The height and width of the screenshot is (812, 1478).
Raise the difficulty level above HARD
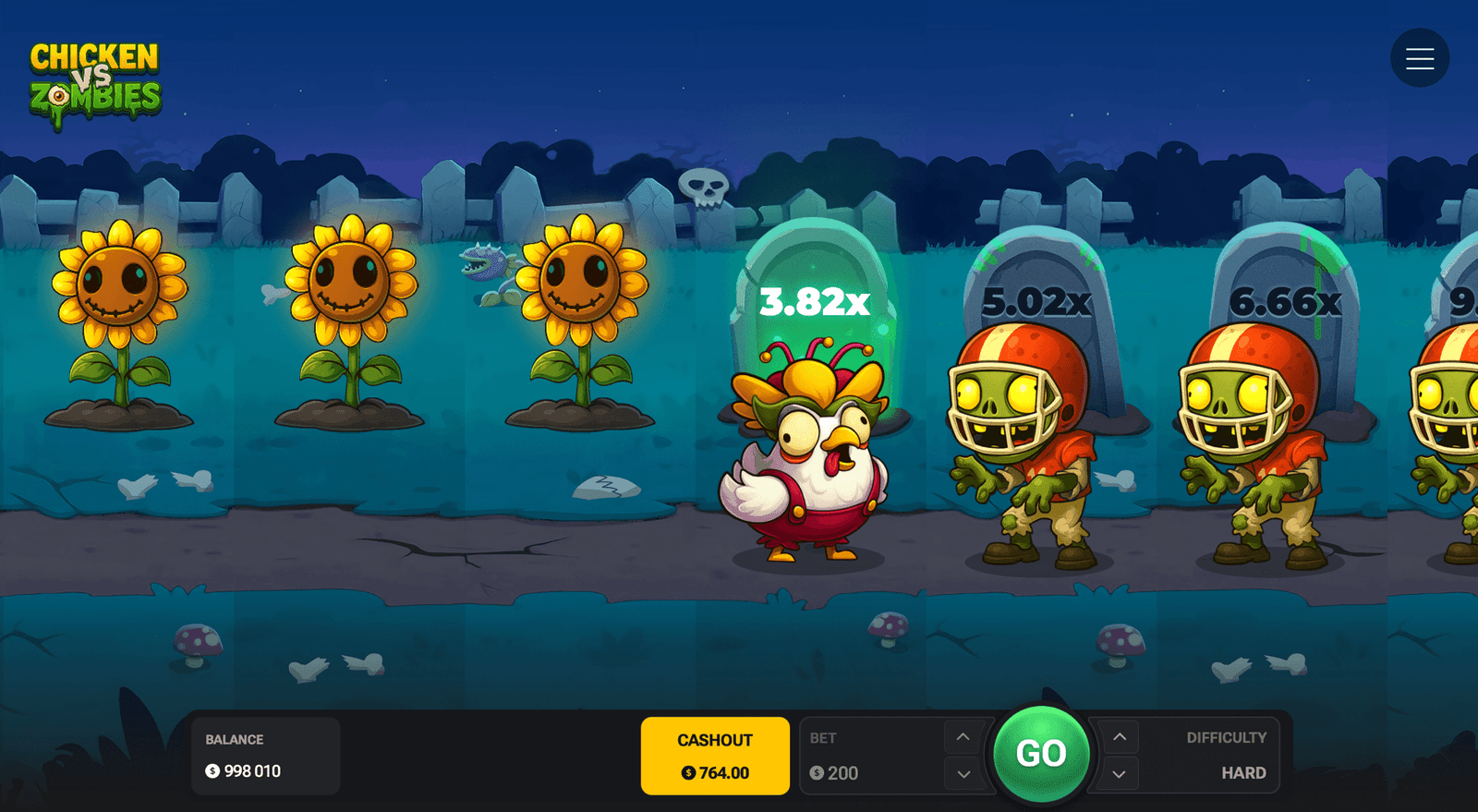[x=1118, y=736]
